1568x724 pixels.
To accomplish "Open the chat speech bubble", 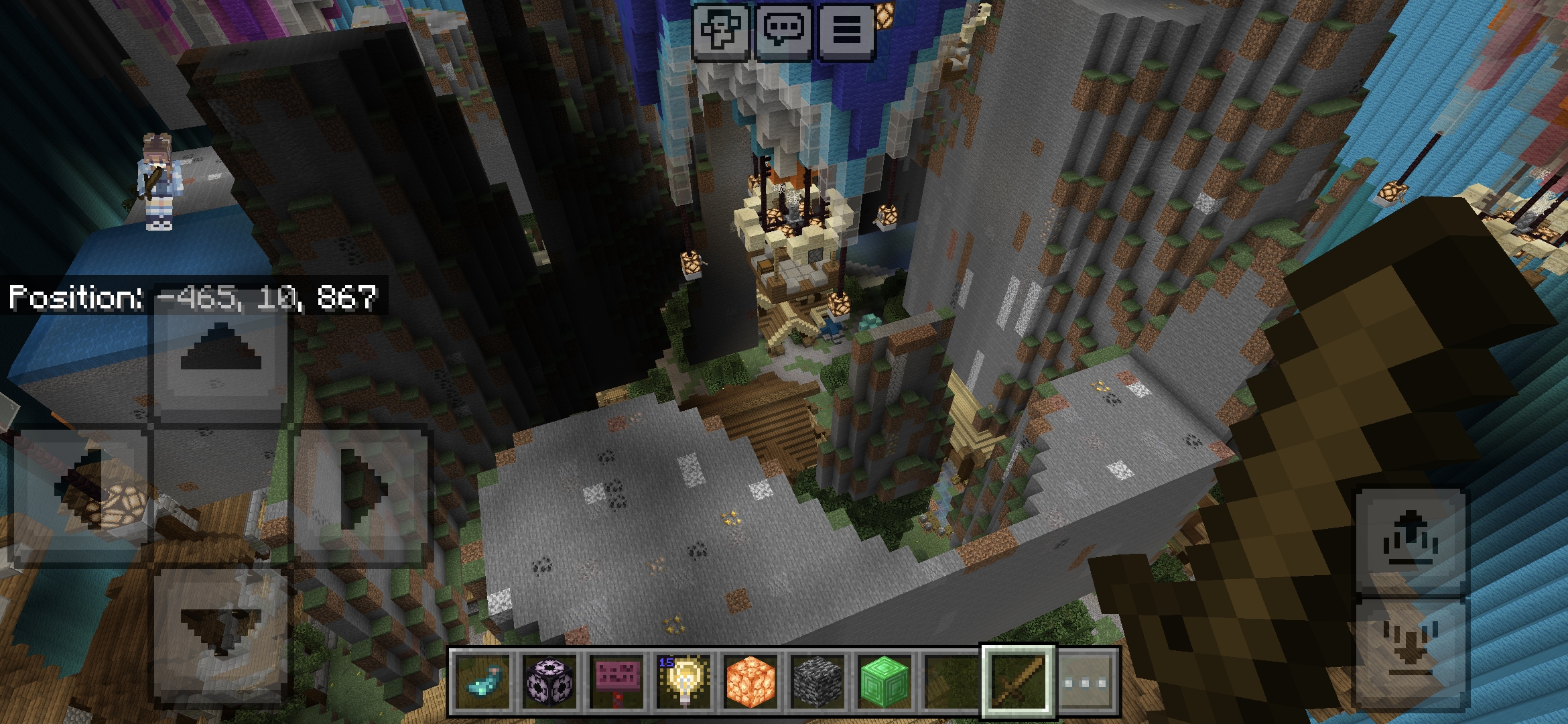I will pyautogui.click(x=783, y=30).
